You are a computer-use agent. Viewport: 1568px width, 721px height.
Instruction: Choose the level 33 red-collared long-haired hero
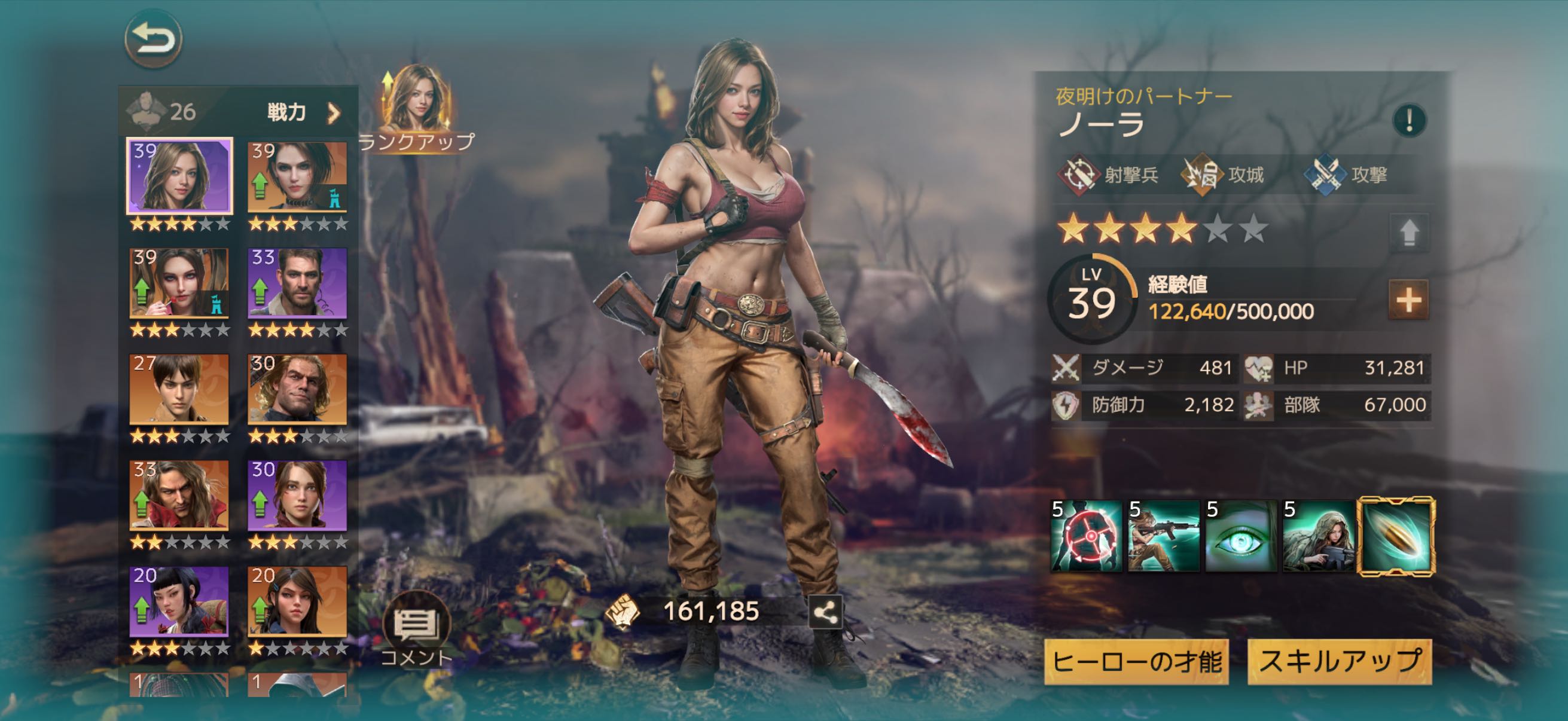click(179, 495)
